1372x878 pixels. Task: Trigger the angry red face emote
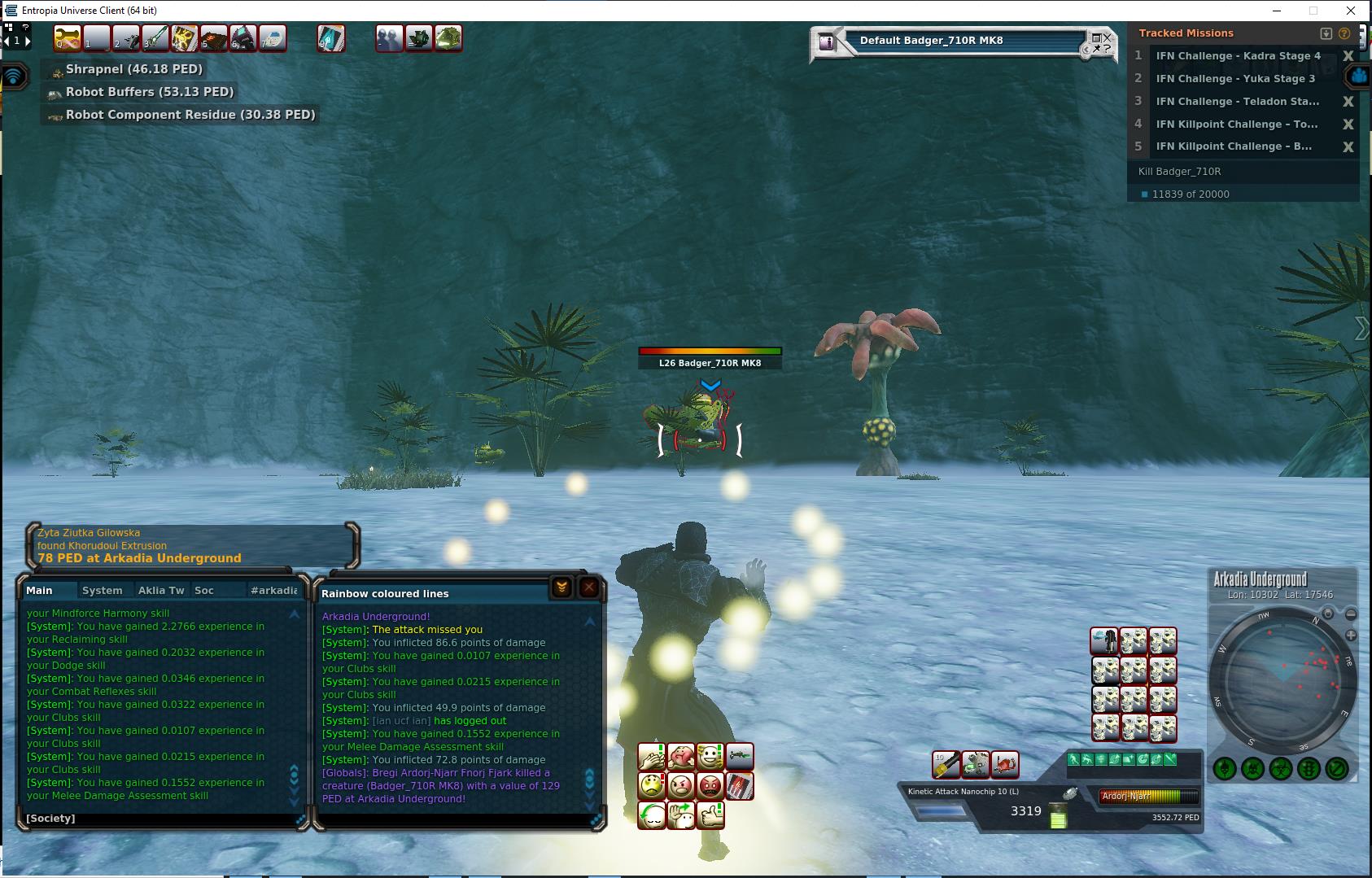[710, 786]
